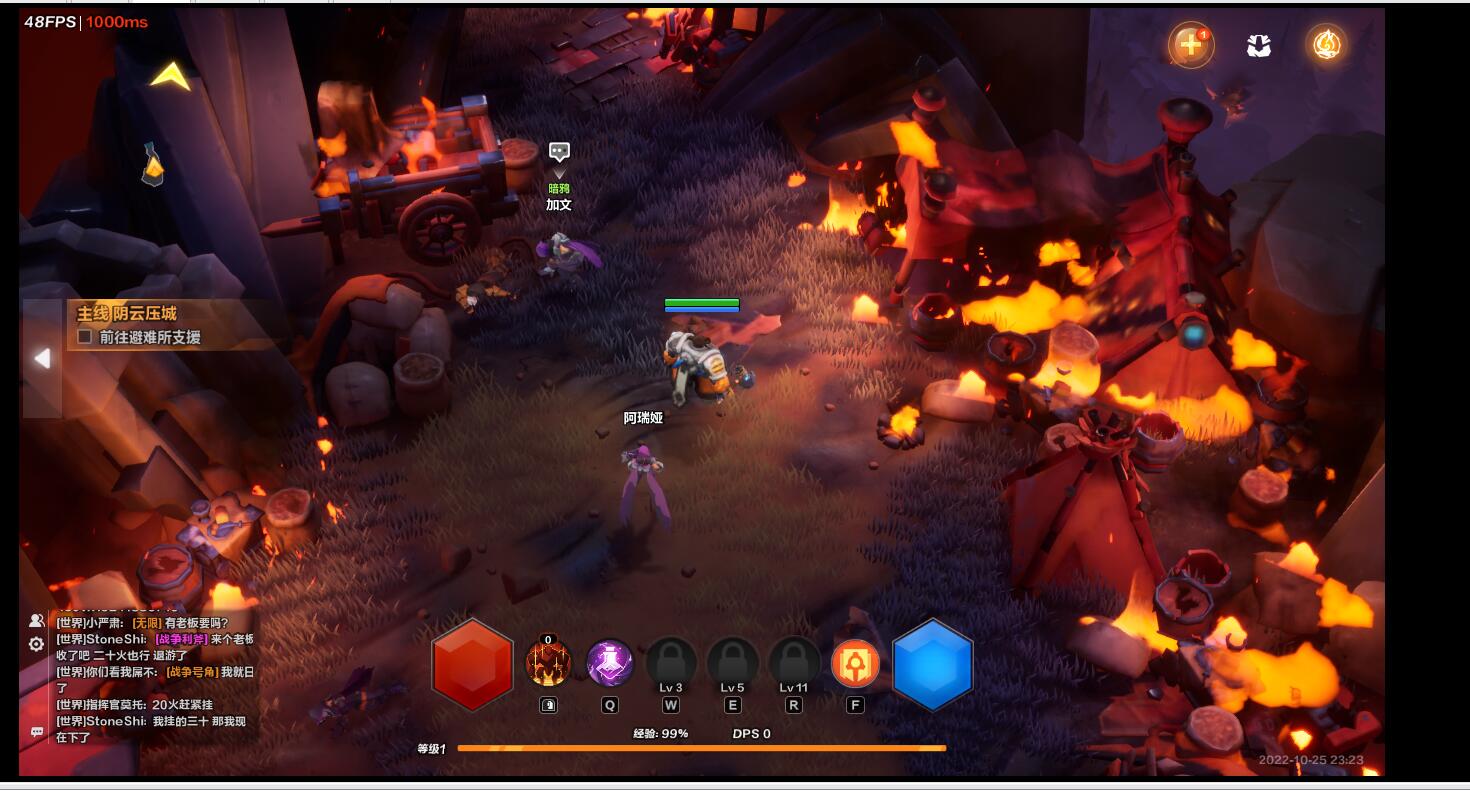Click the locked Lv 5 skill slot

pyautogui.click(x=732, y=663)
